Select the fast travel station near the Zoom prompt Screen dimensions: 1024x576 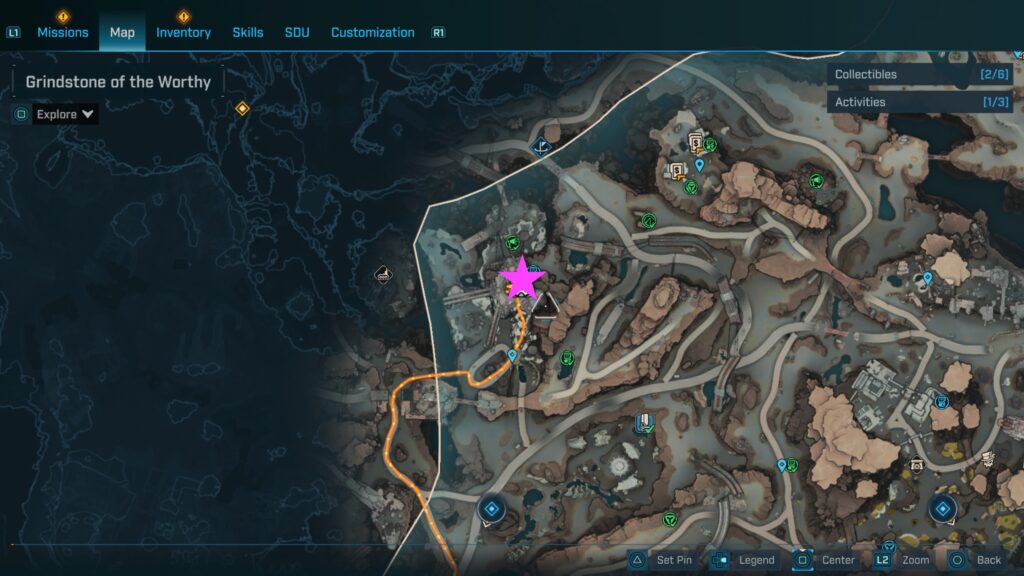942,509
